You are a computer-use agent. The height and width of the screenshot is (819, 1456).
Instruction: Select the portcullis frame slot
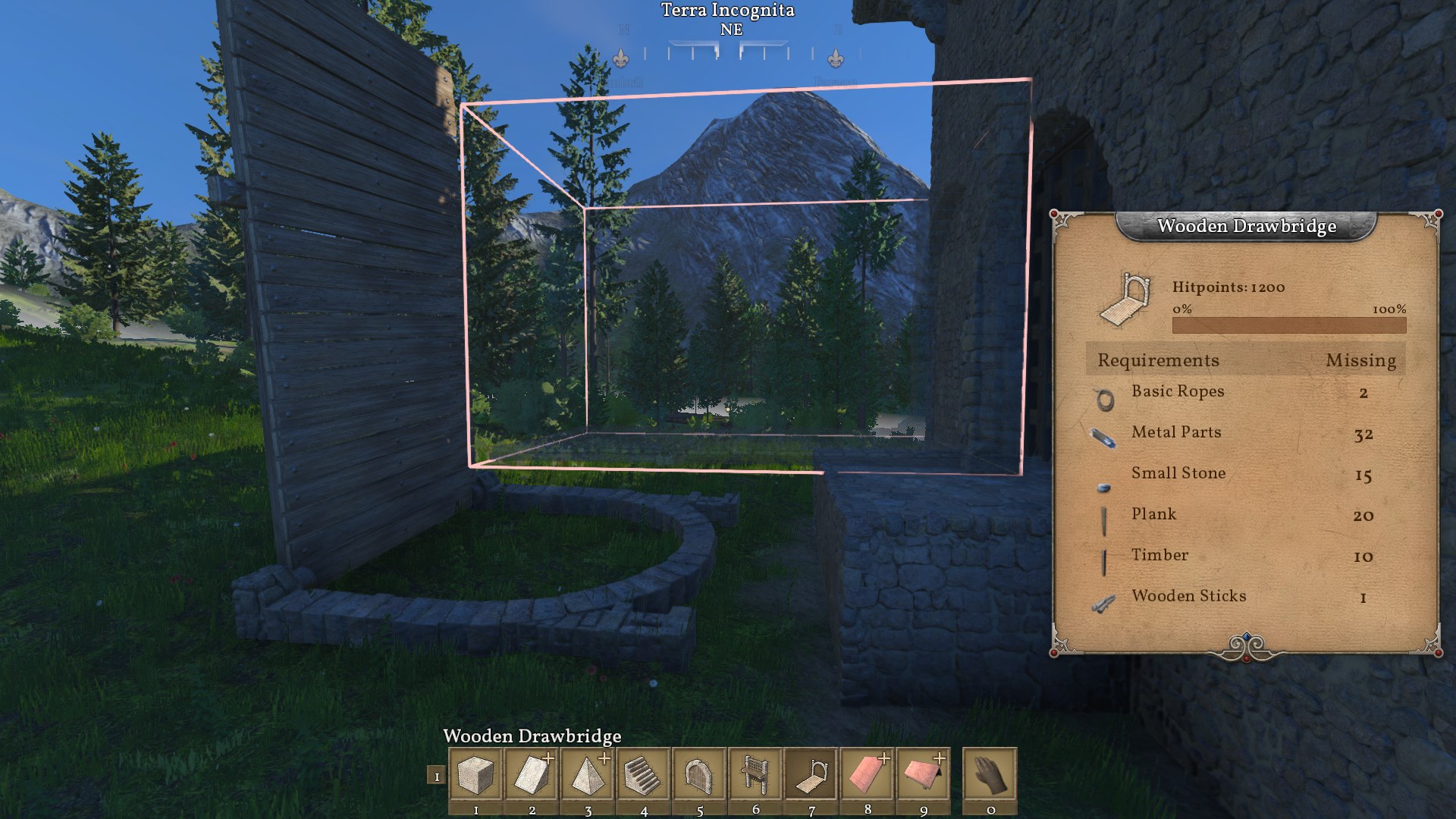click(x=755, y=774)
